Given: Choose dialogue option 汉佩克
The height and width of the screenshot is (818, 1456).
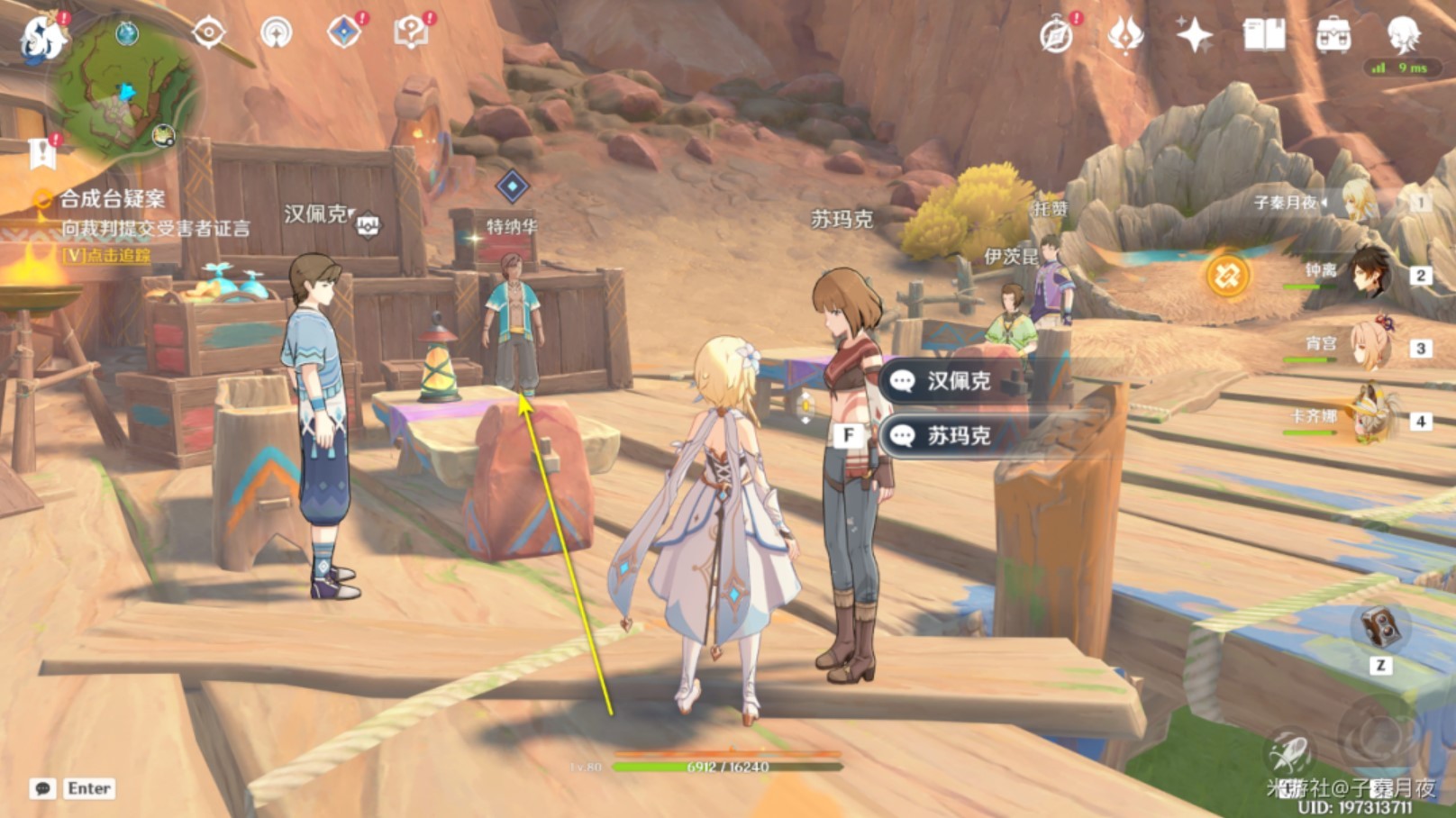Looking at the screenshot, I should pos(959,381).
